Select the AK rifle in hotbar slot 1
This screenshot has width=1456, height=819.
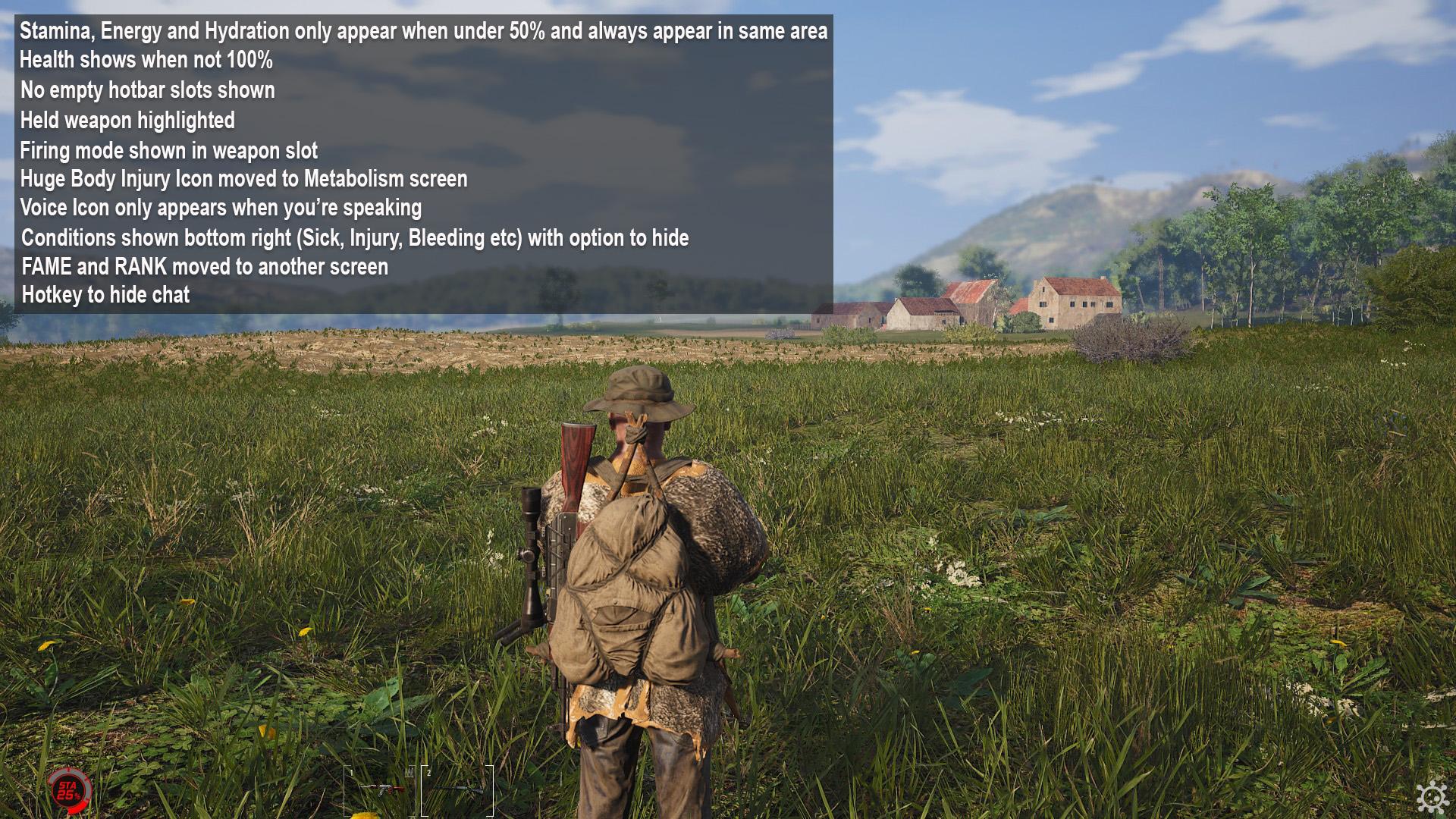click(379, 786)
